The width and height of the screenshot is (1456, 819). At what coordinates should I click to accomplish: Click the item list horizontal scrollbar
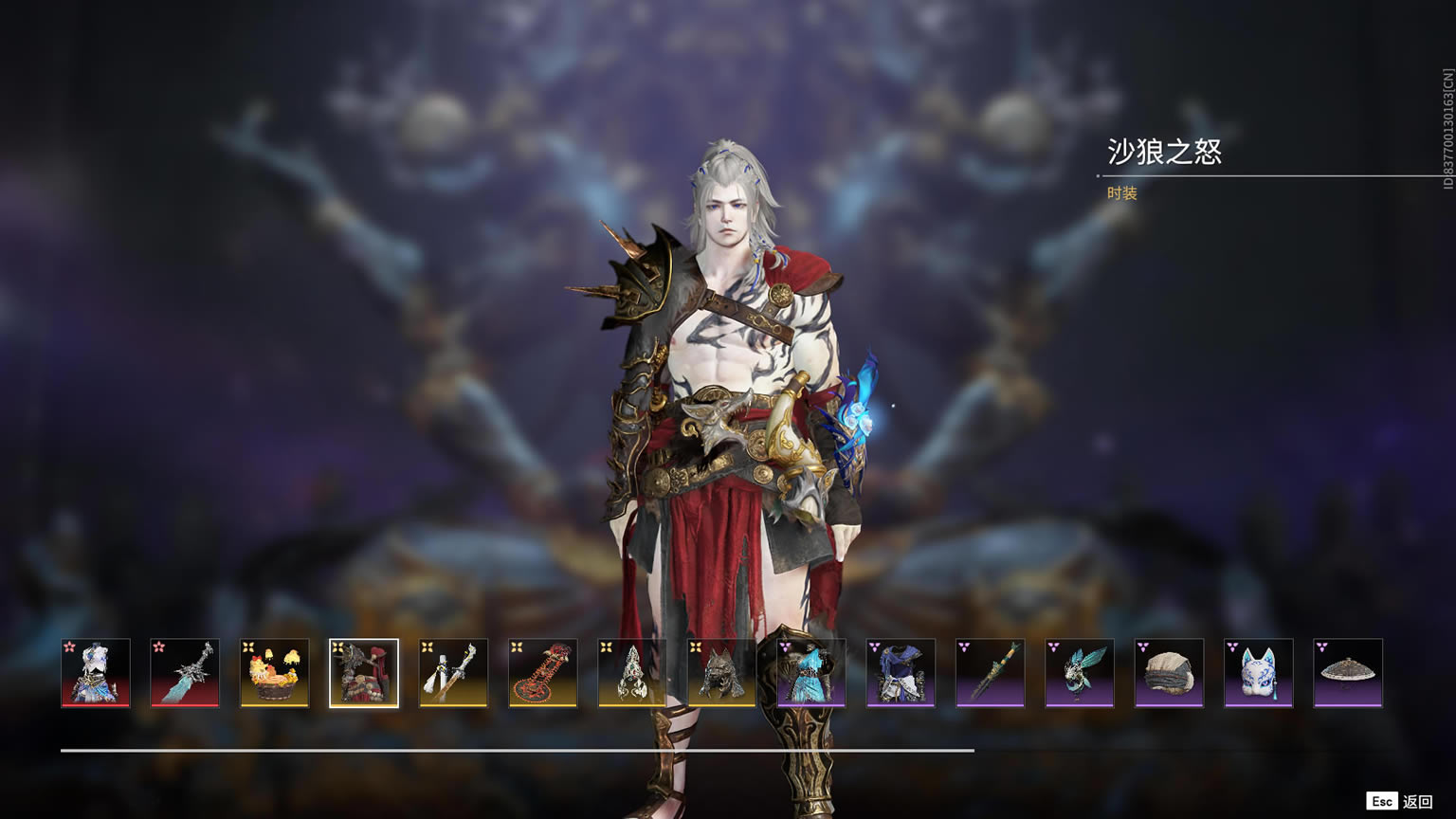coord(518,750)
